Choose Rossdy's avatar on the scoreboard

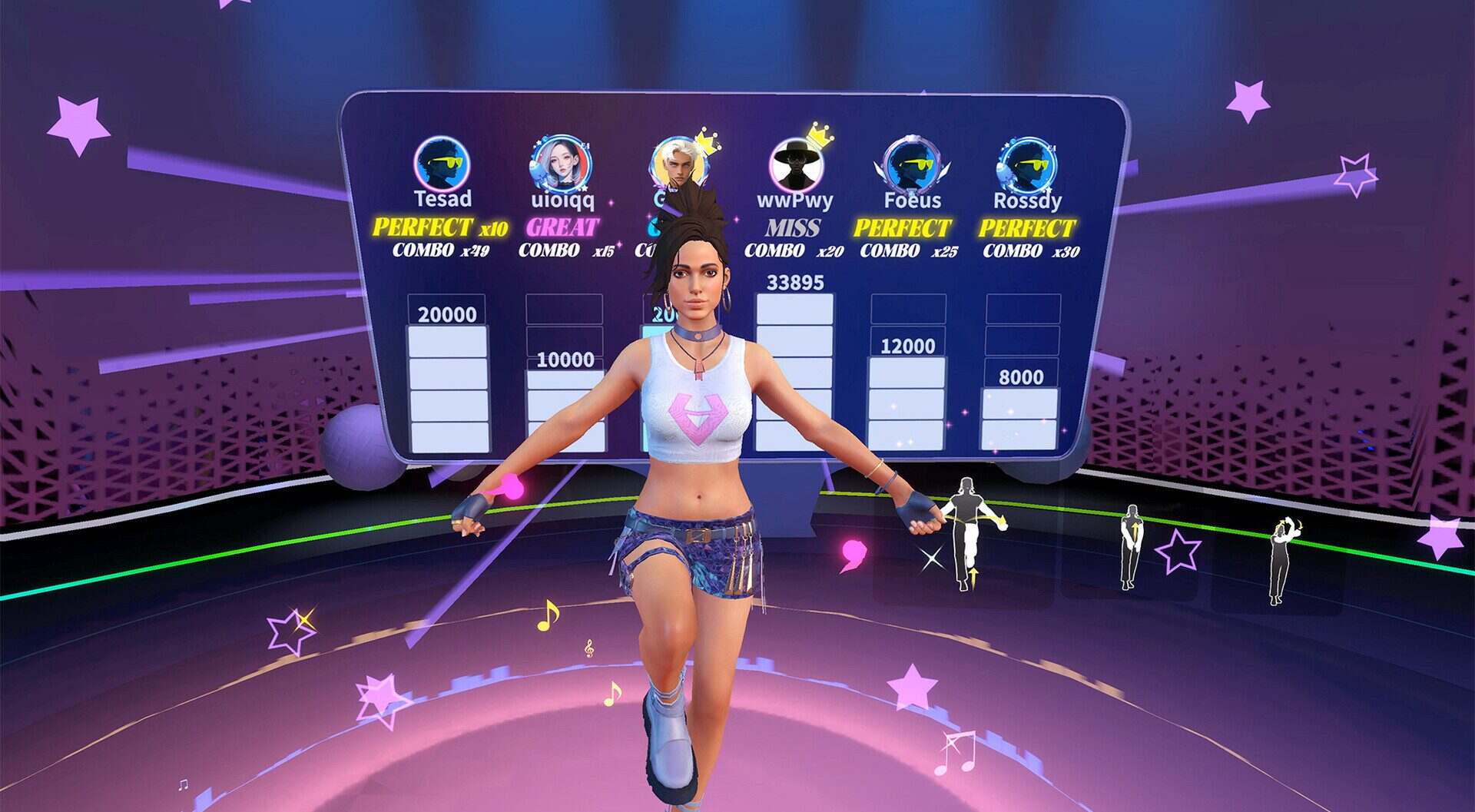[1026, 164]
